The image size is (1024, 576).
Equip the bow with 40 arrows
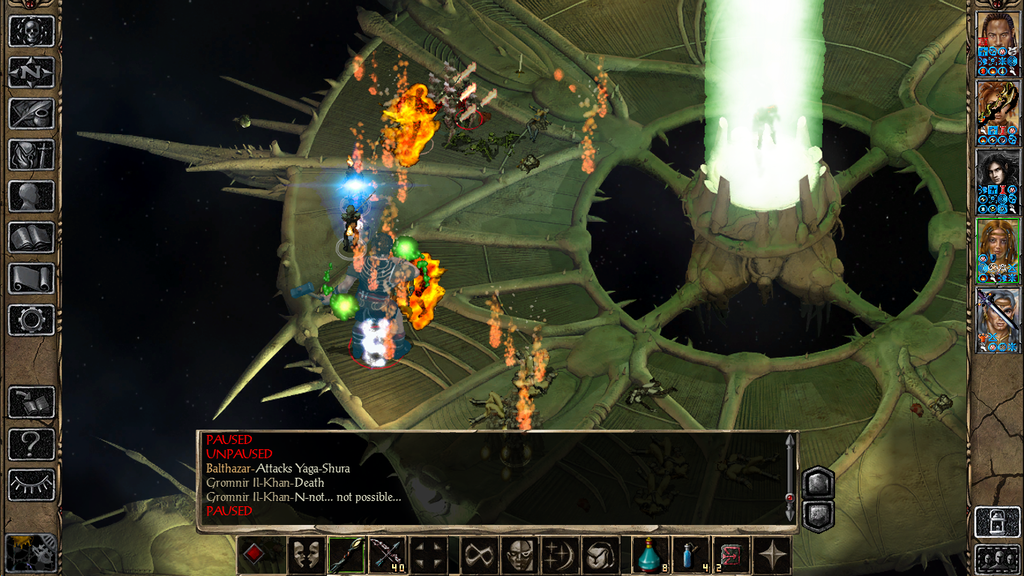[x=388, y=555]
